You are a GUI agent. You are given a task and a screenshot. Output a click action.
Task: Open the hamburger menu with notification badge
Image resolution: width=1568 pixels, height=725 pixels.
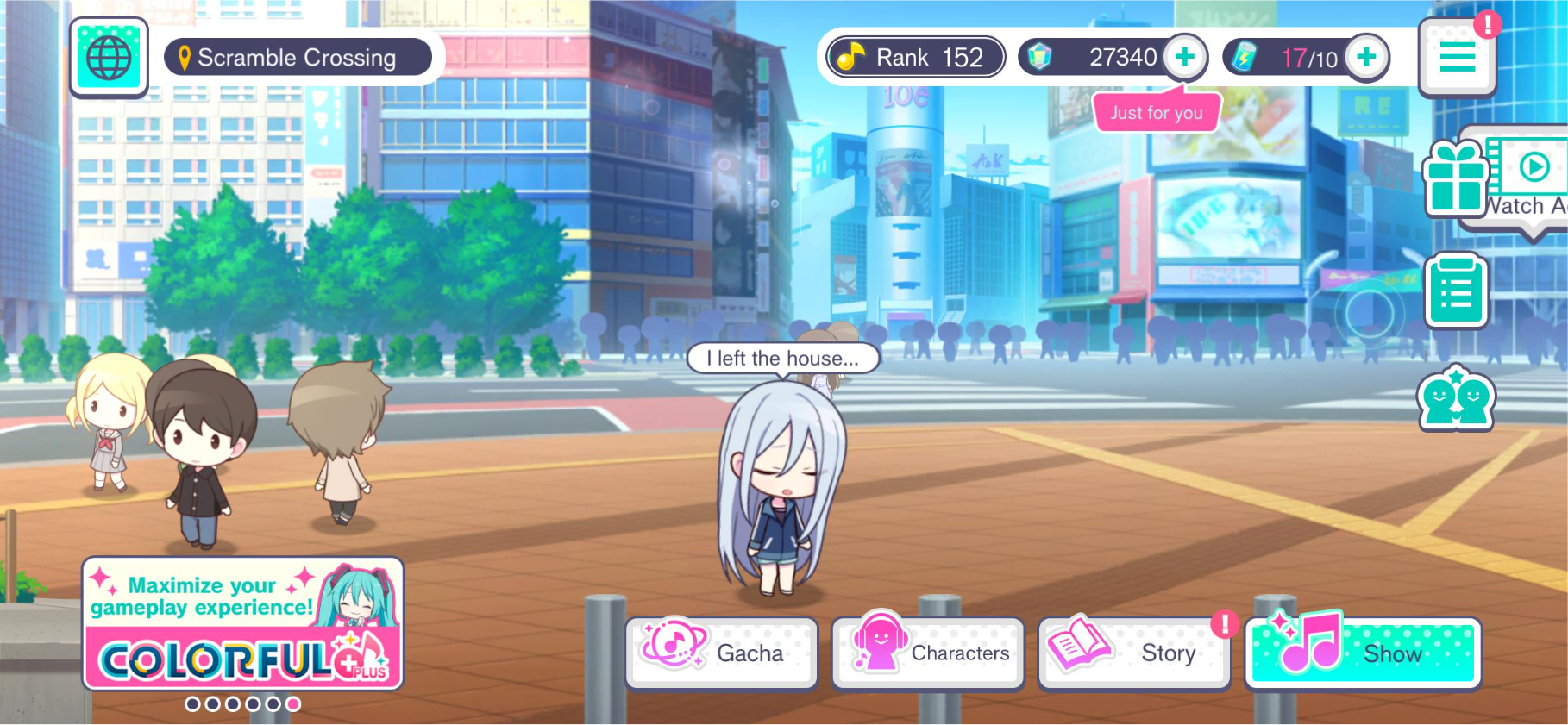pos(1457,58)
